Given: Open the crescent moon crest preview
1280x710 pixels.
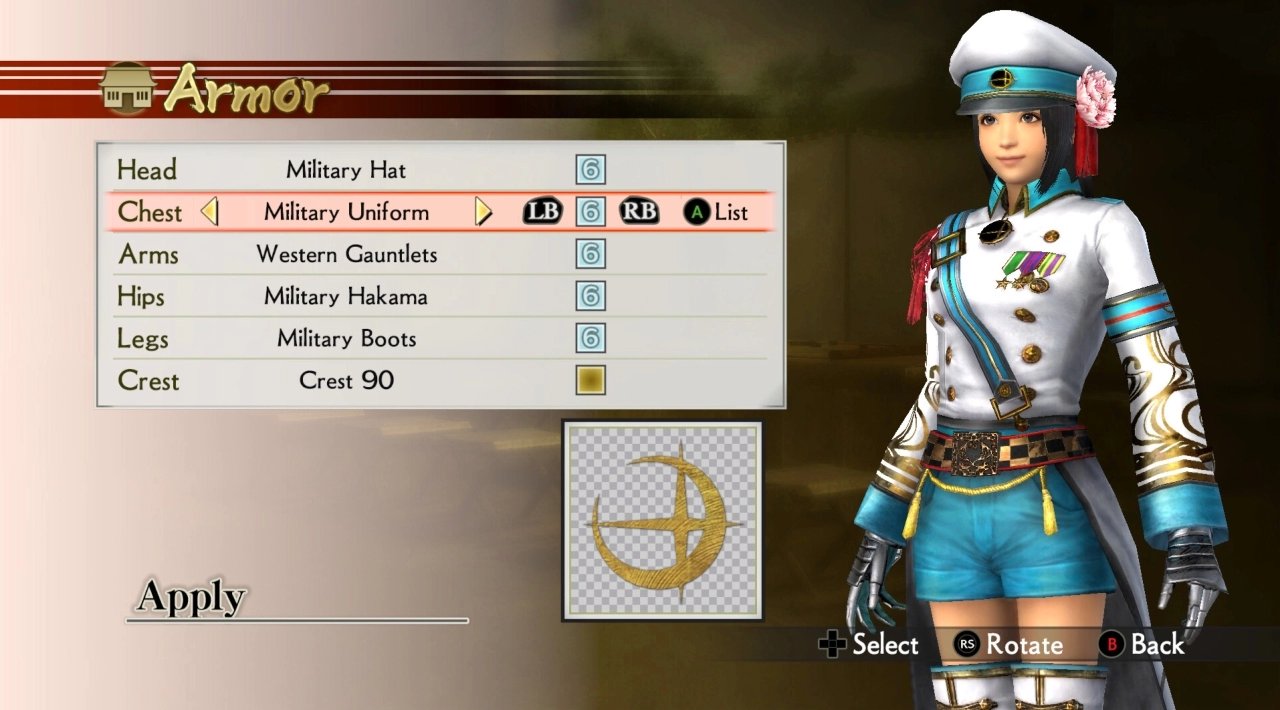Looking at the screenshot, I should [x=662, y=520].
